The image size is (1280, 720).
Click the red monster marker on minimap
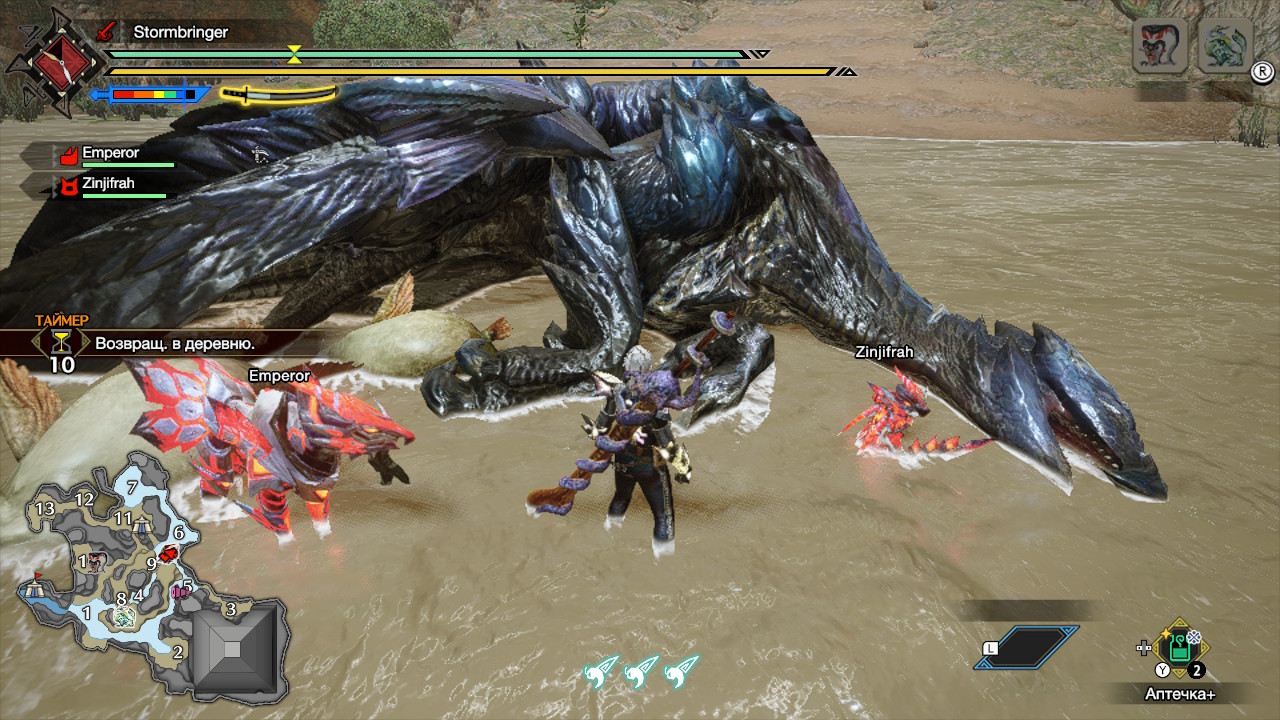coord(169,554)
